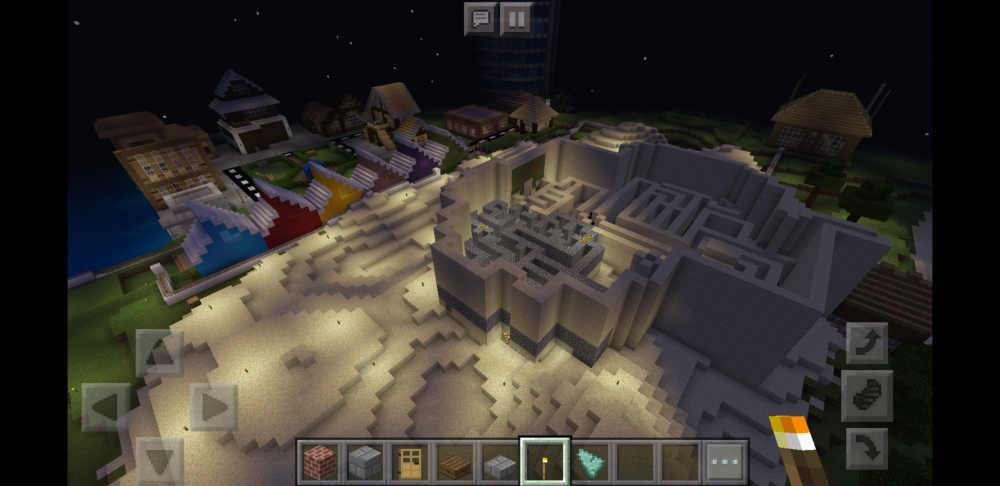Screen dimensions: 1000x486
Task: Tap the move forward arrow
Action: coord(159,352)
